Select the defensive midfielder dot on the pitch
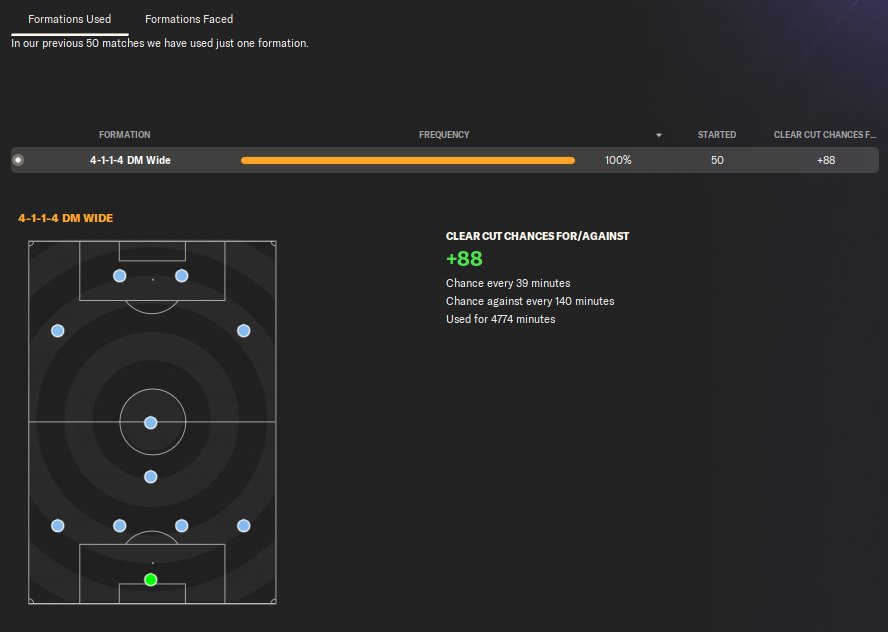 click(x=151, y=477)
